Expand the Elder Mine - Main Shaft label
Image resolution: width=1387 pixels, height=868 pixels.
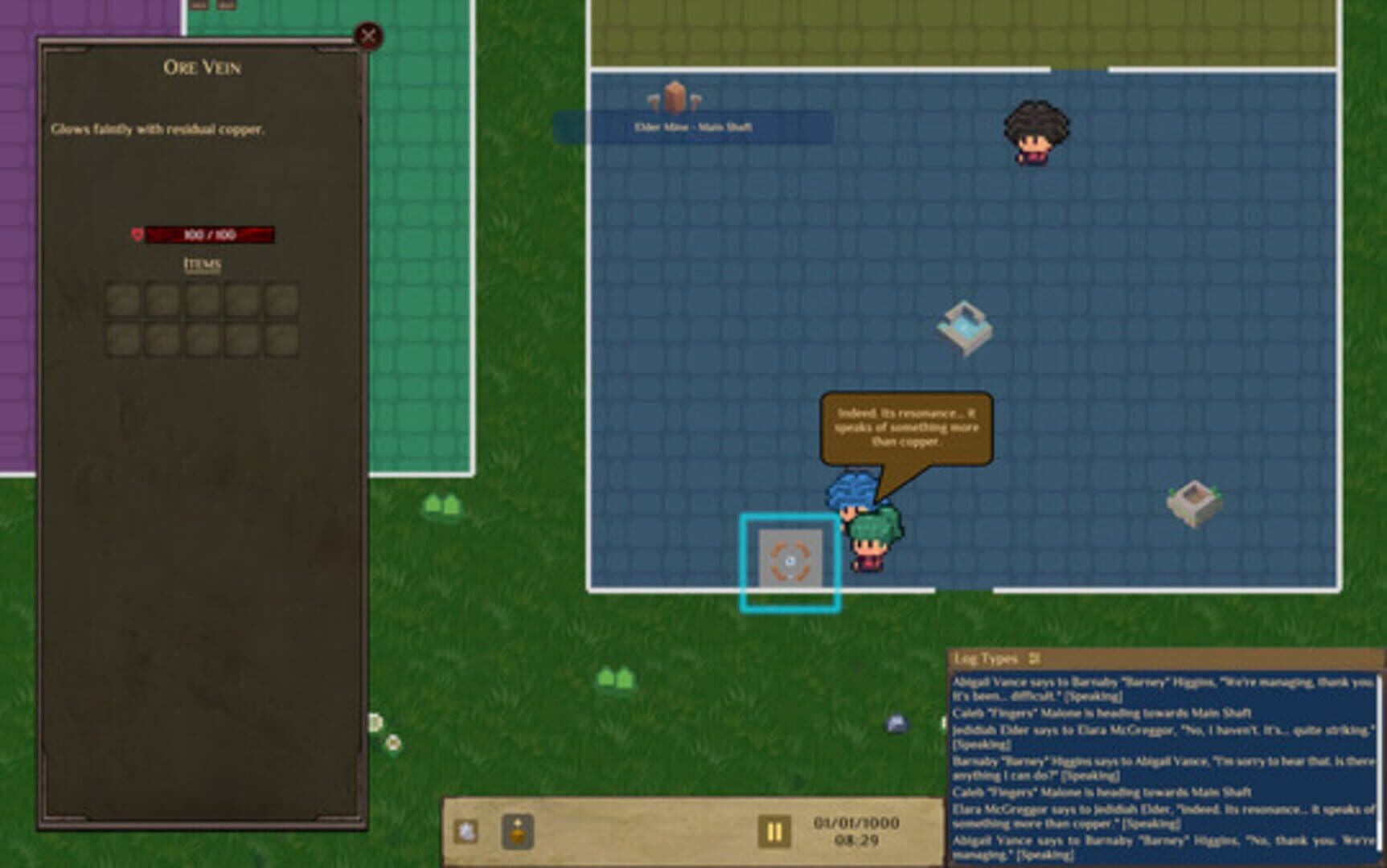[693, 125]
